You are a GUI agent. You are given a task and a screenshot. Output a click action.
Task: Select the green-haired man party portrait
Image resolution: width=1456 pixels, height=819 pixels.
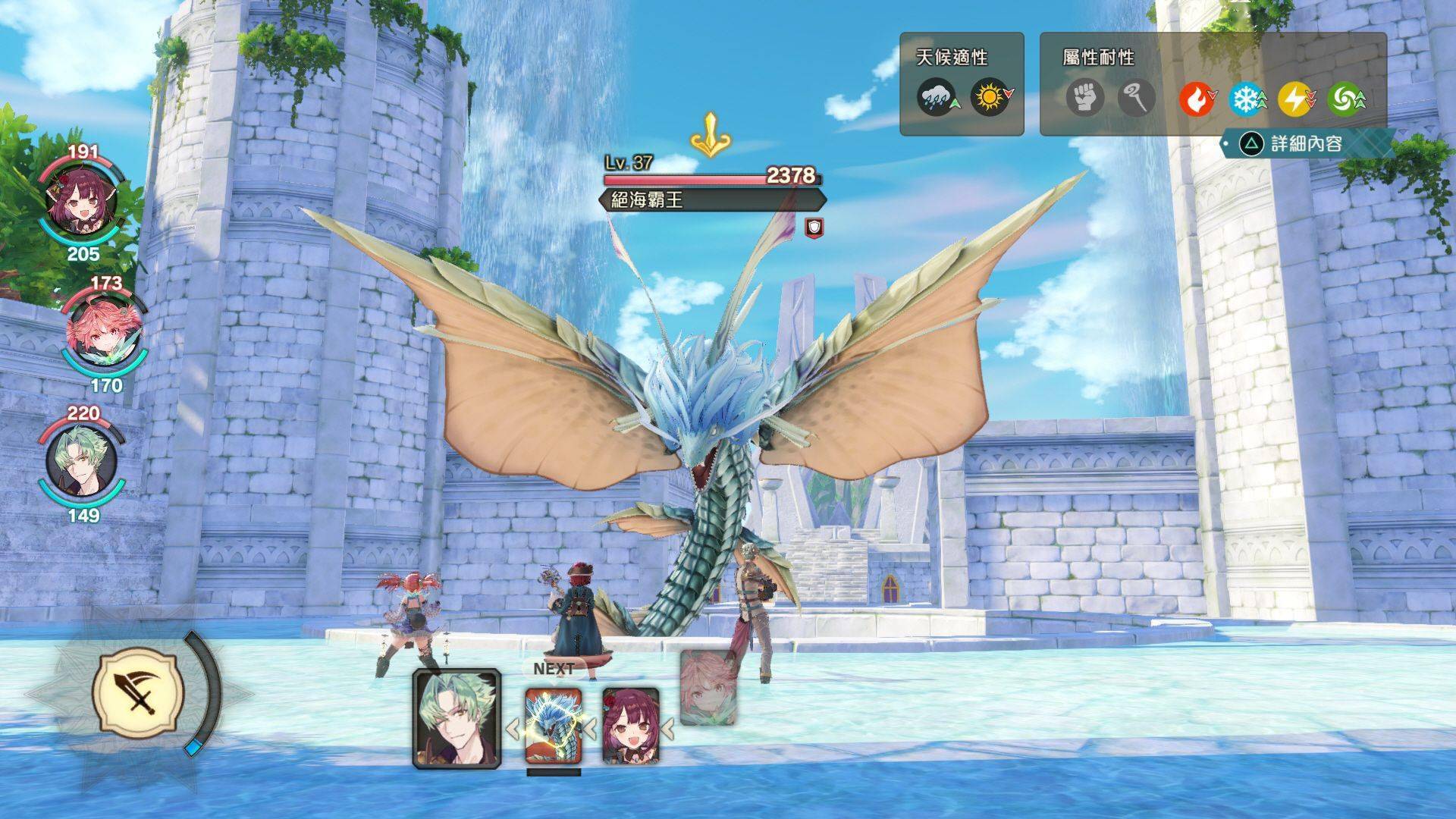pyautogui.click(x=82, y=462)
